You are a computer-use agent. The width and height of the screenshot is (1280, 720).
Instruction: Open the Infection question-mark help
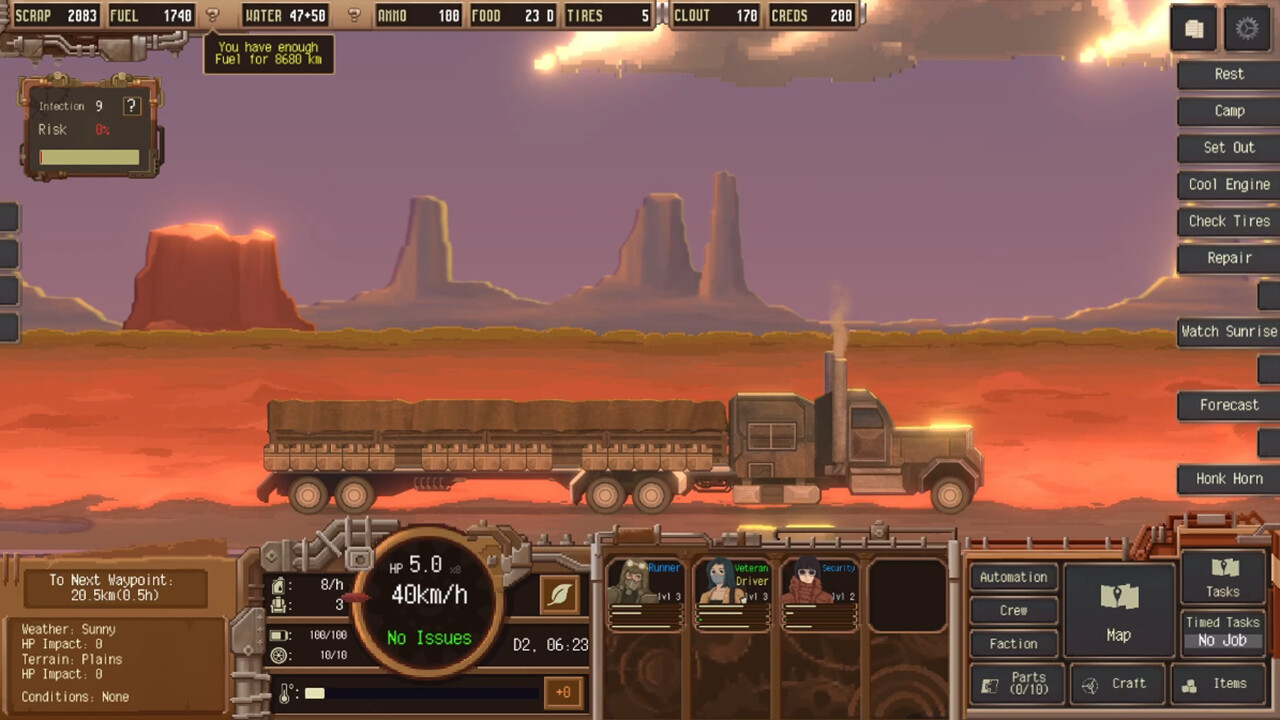131,105
